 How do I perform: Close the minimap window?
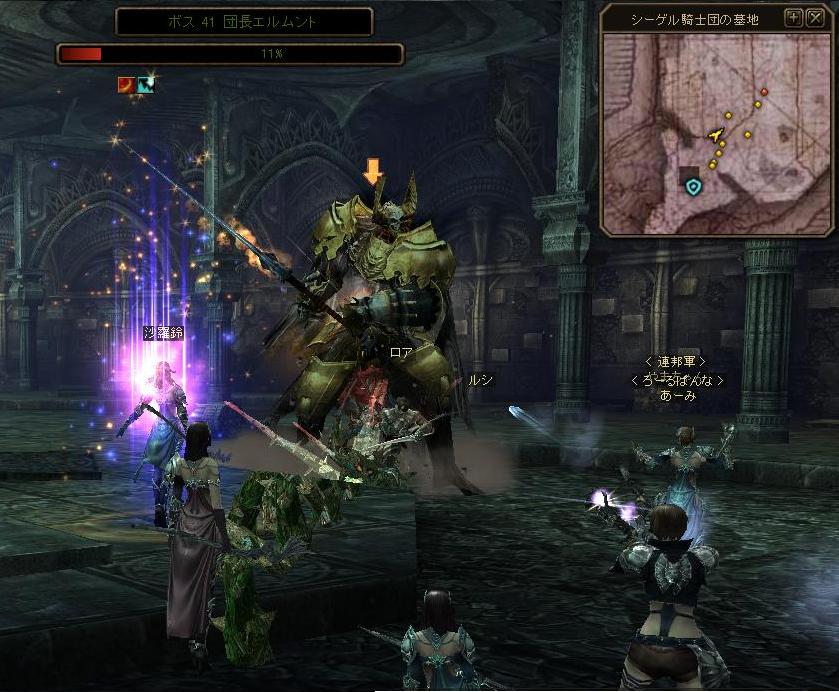[814, 17]
